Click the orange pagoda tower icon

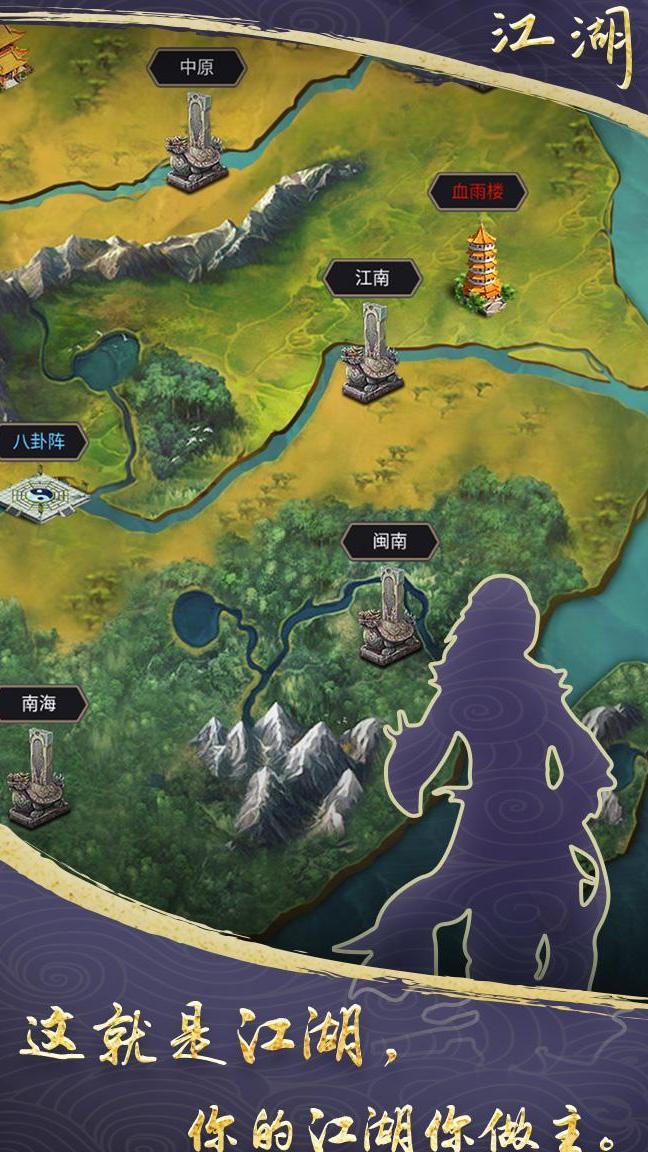pyautogui.click(x=483, y=265)
